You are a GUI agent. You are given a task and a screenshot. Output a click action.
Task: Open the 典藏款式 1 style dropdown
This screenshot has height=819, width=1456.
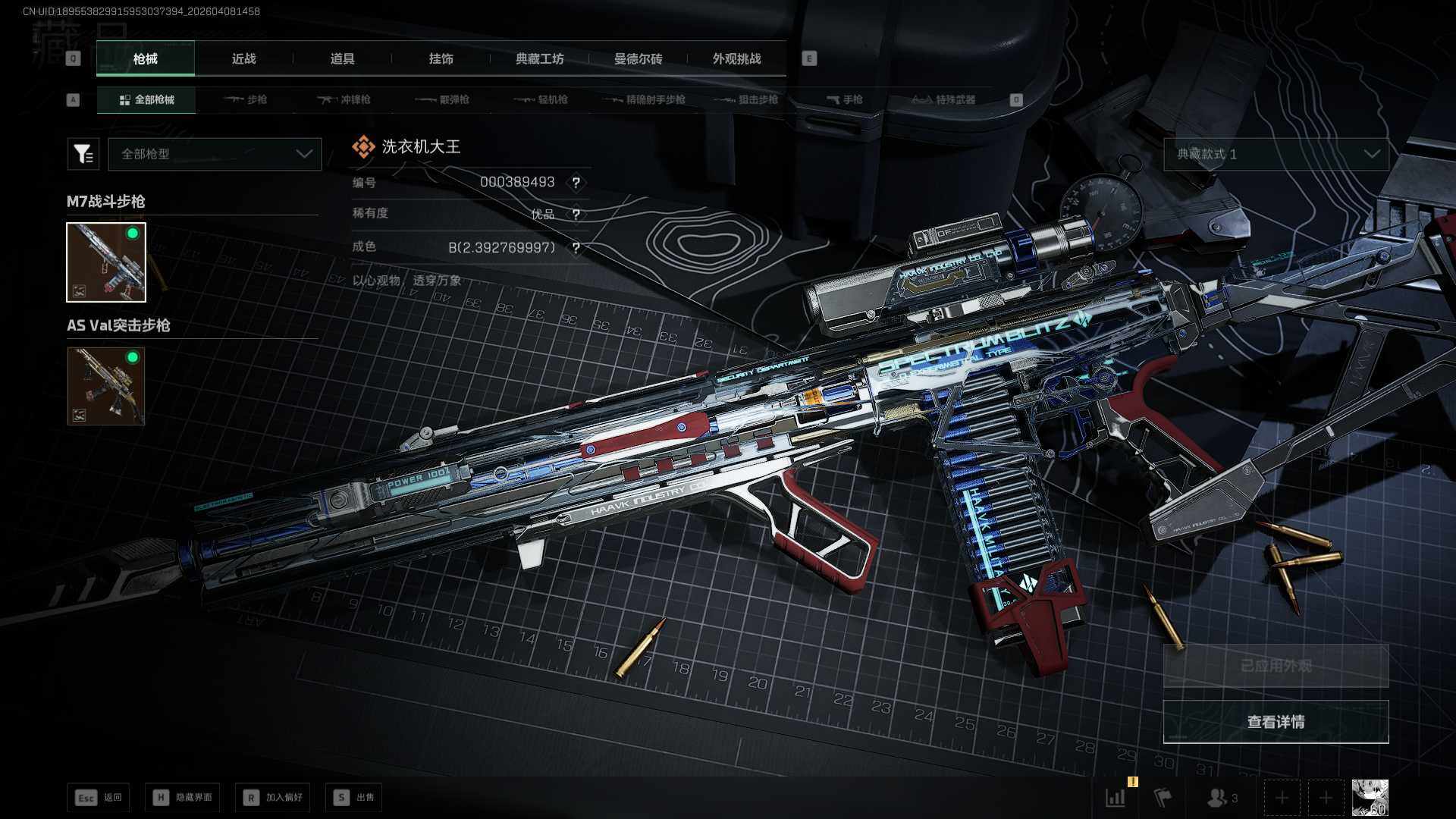tap(1276, 154)
